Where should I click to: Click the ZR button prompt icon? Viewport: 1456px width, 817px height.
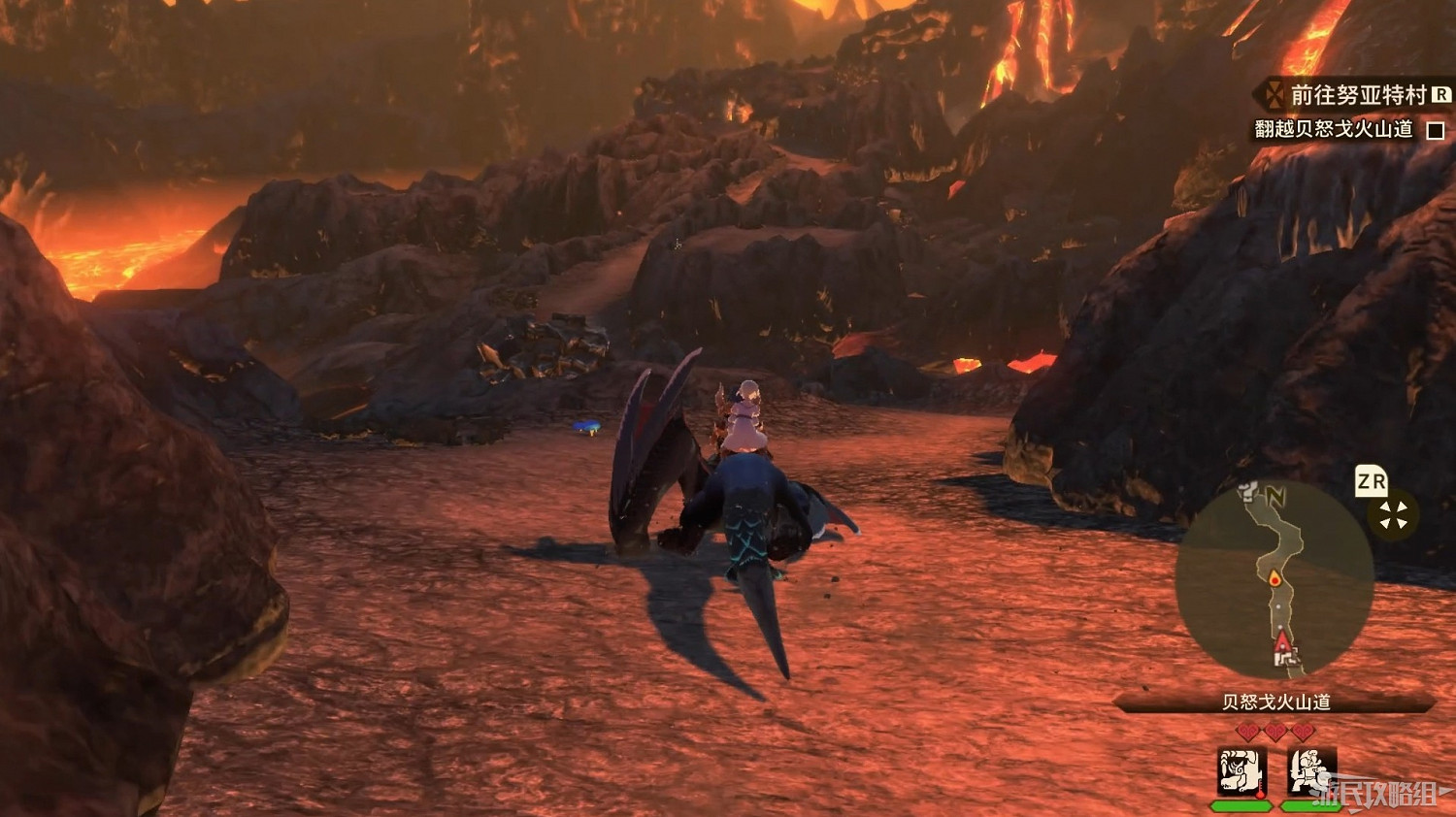[x=1371, y=482]
